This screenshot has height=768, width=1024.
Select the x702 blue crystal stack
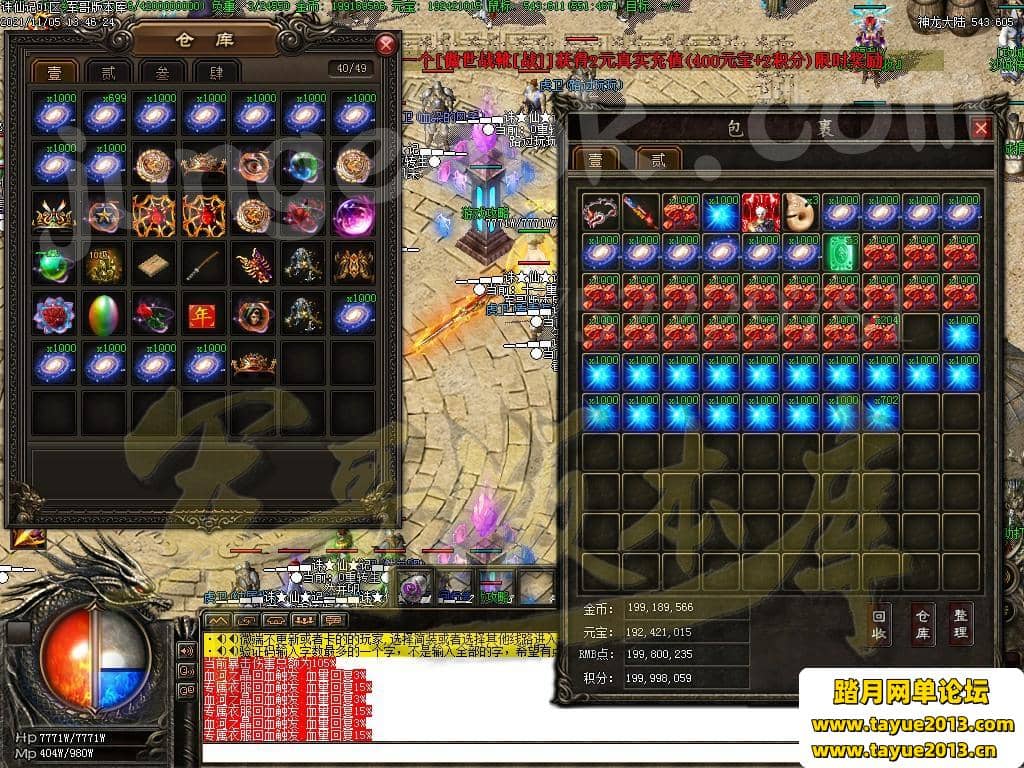pyautogui.click(x=880, y=412)
